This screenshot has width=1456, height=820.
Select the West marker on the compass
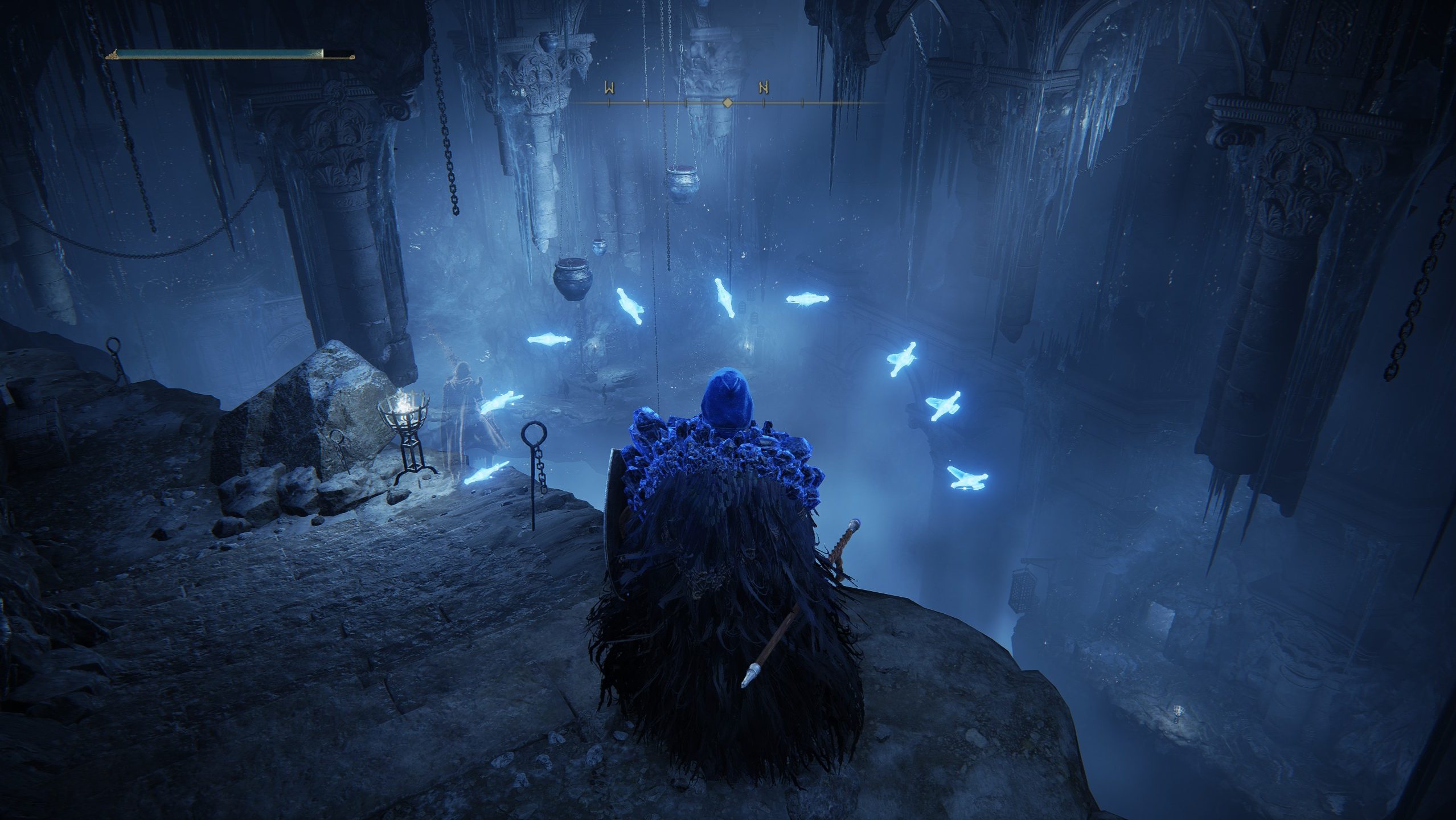click(609, 88)
